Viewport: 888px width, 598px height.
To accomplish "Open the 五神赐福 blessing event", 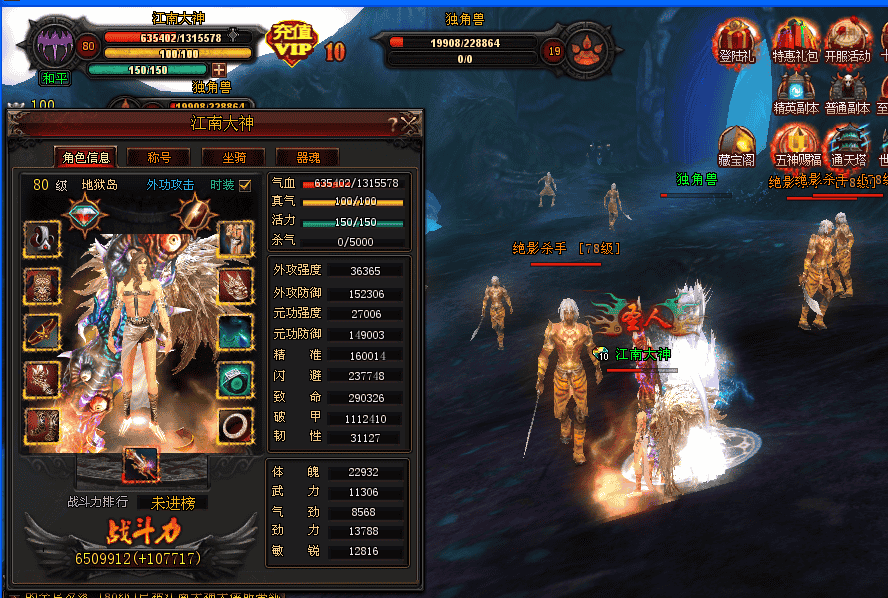I will [795, 146].
